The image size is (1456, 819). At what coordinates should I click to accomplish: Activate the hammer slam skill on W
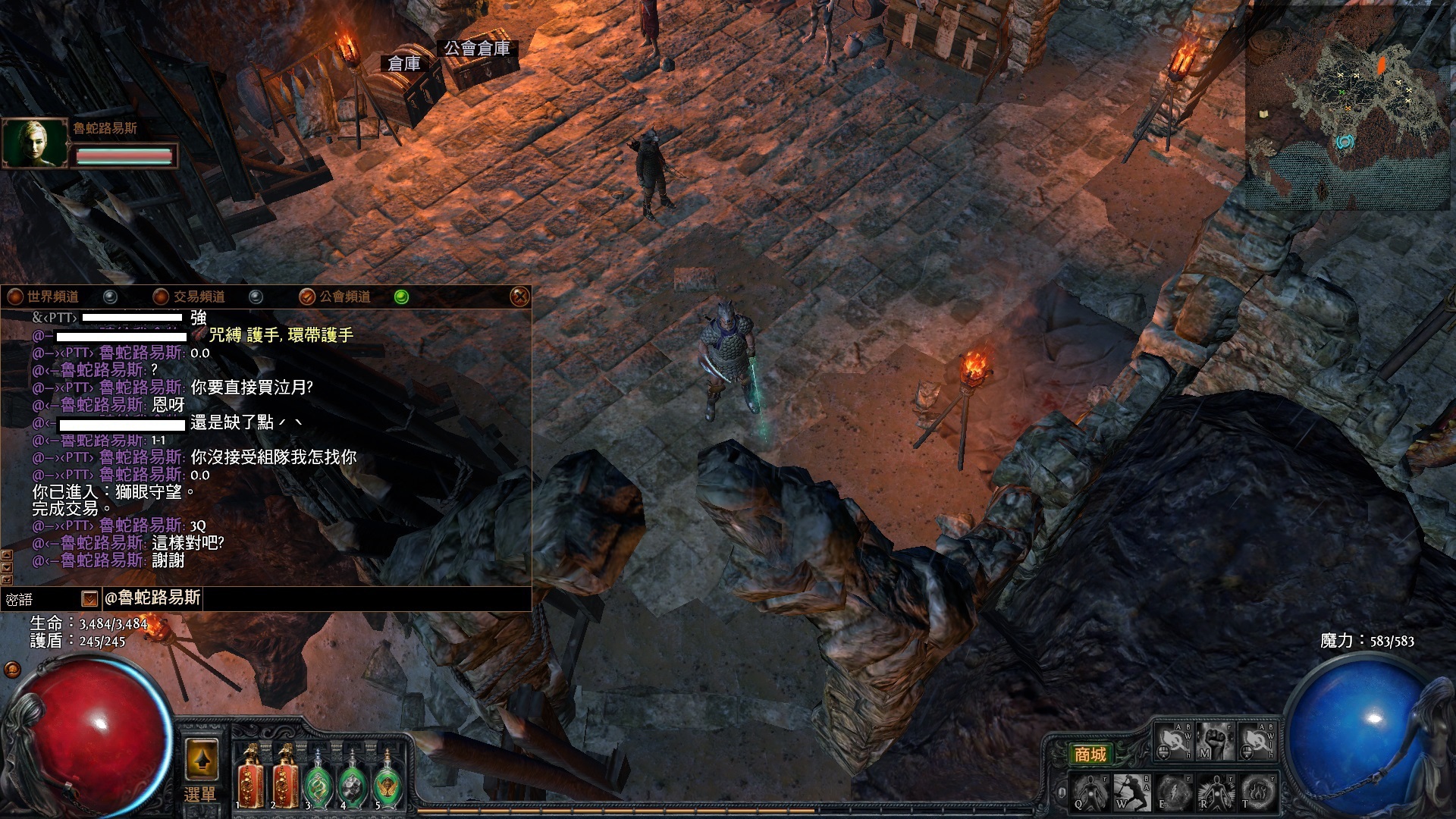(x=1132, y=792)
